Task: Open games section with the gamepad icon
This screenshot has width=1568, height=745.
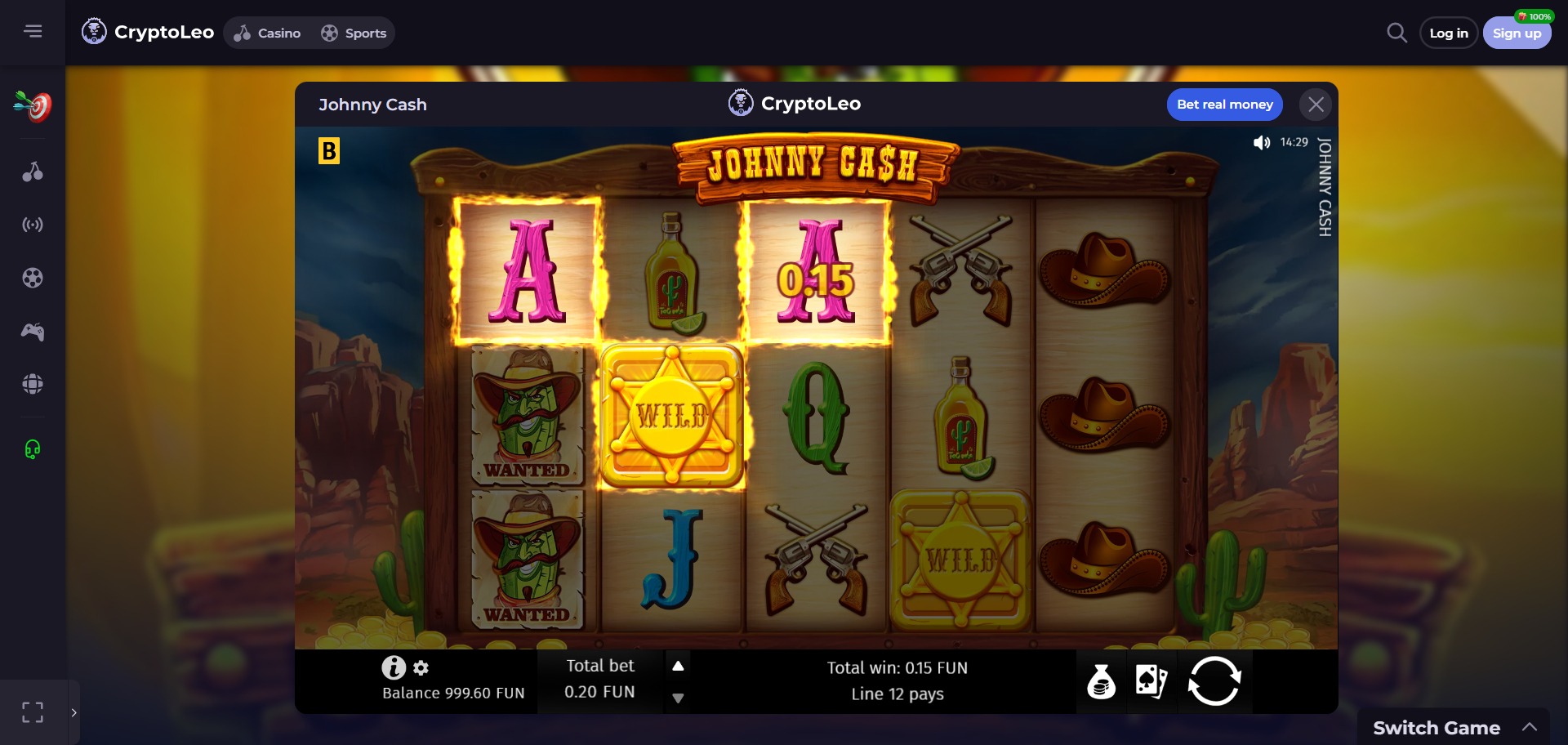Action: (33, 331)
